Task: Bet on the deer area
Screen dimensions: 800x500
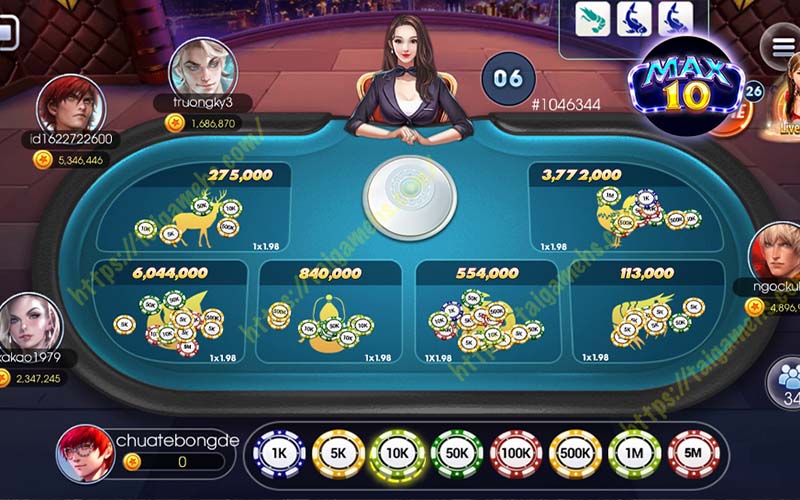Action: click(x=195, y=208)
